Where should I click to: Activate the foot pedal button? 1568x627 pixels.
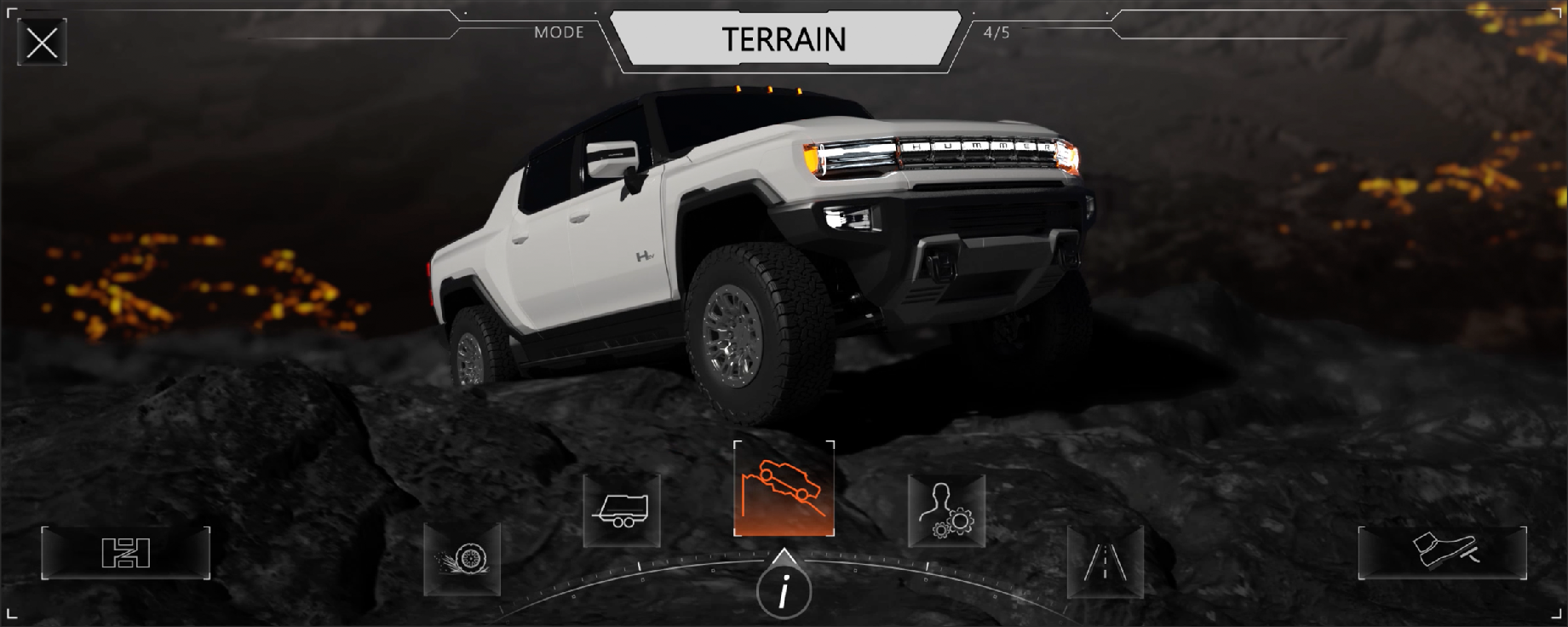point(1442,552)
